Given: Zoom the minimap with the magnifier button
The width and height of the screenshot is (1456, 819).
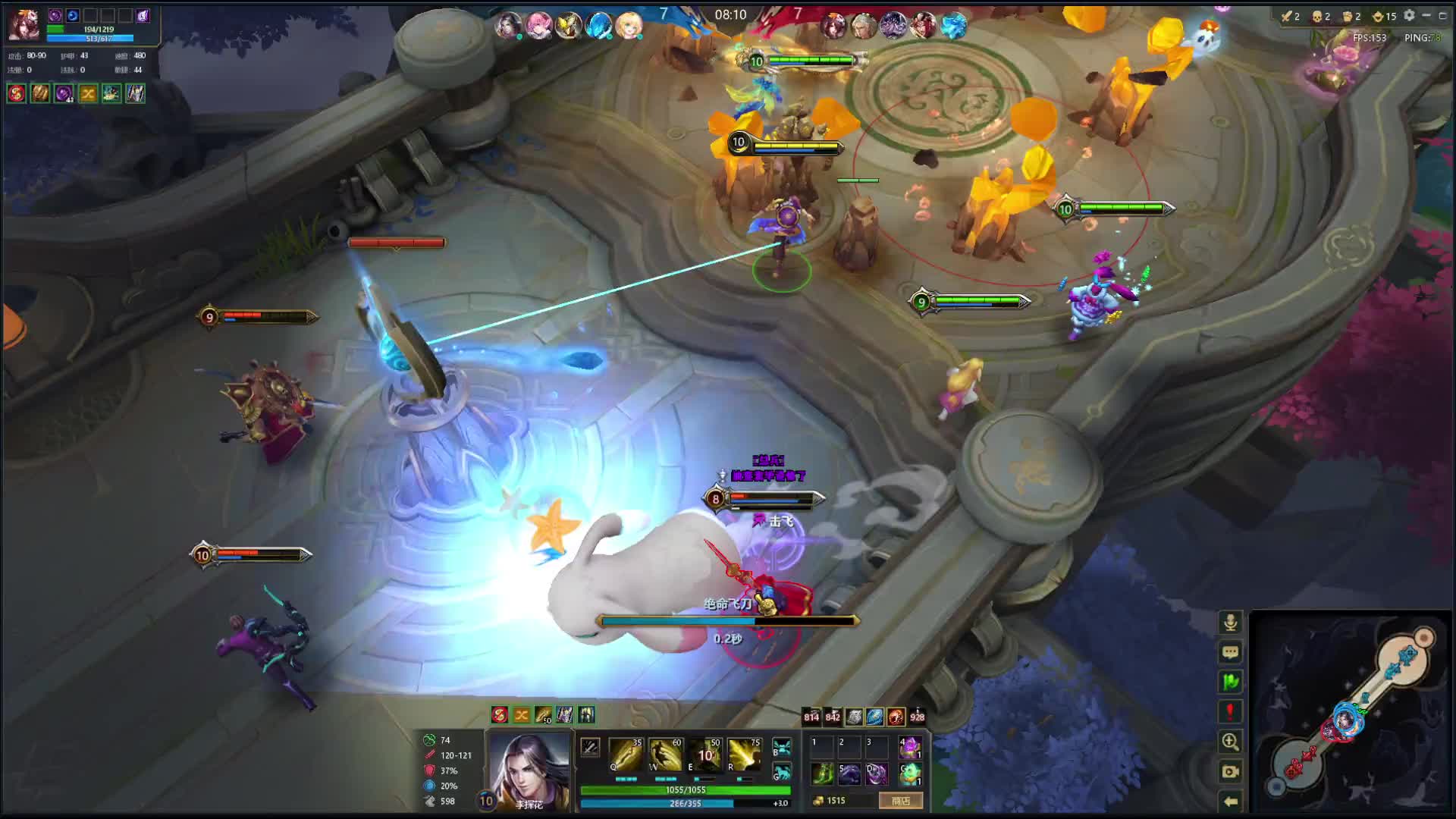Looking at the screenshot, I should click(x=1230, y=742).
